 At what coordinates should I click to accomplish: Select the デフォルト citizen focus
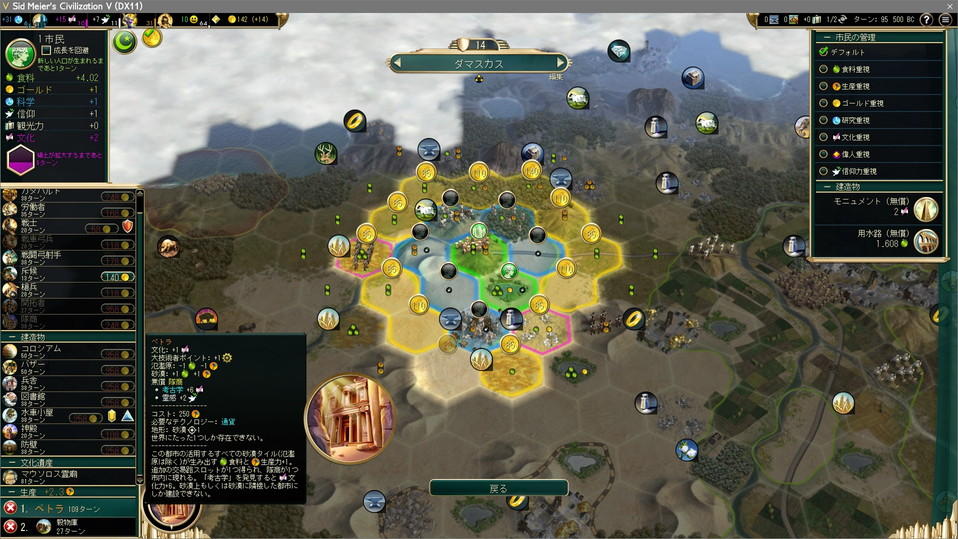click(824, 51)
